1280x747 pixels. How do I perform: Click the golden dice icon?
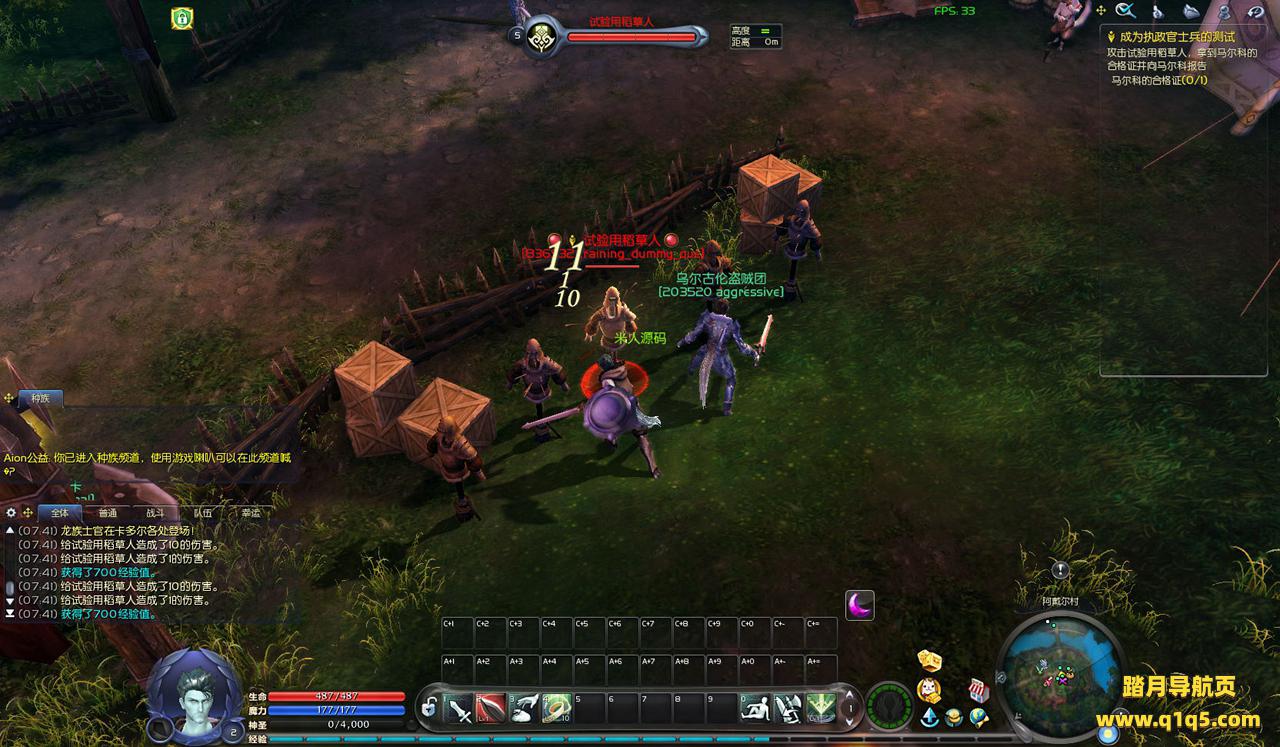click(929, 660)
